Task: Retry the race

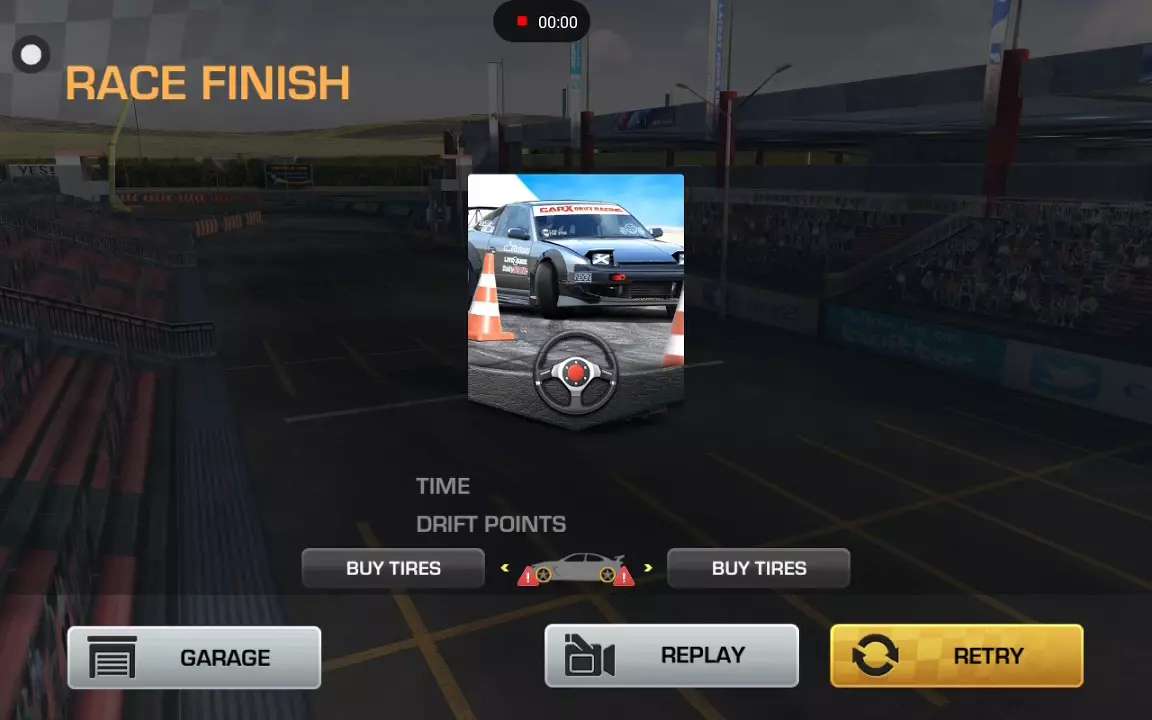Action: pos(956,656)
